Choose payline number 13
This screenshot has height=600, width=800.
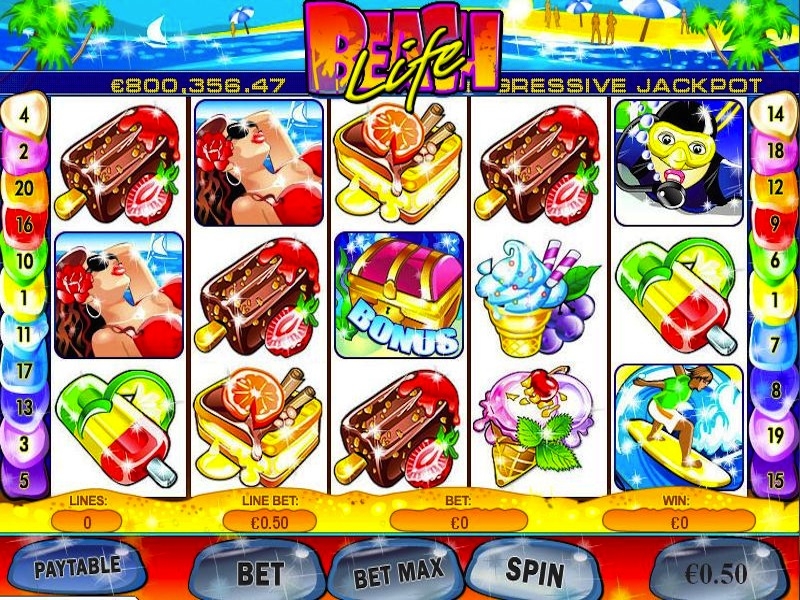[x=24, y=406]
